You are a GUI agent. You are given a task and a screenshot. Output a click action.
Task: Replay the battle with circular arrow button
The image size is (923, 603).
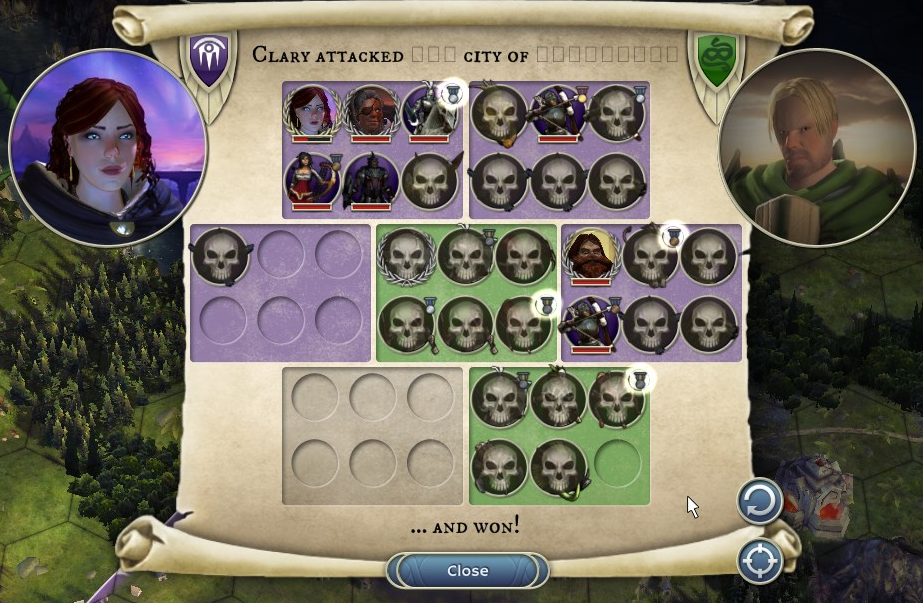coord(759,502)
